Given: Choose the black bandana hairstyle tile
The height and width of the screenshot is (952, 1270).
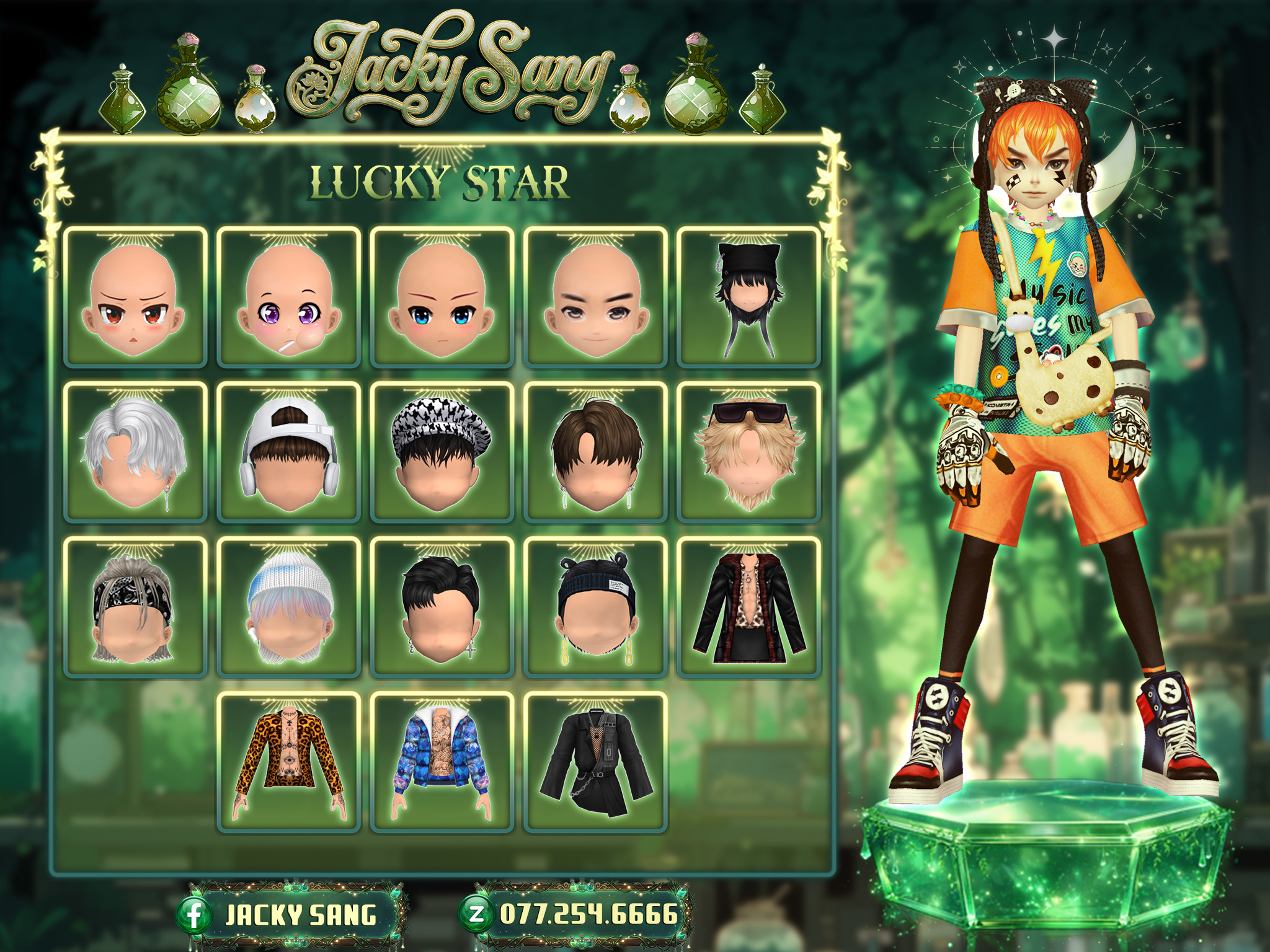Looking at the screenshot, I should [x=135, y=607].
